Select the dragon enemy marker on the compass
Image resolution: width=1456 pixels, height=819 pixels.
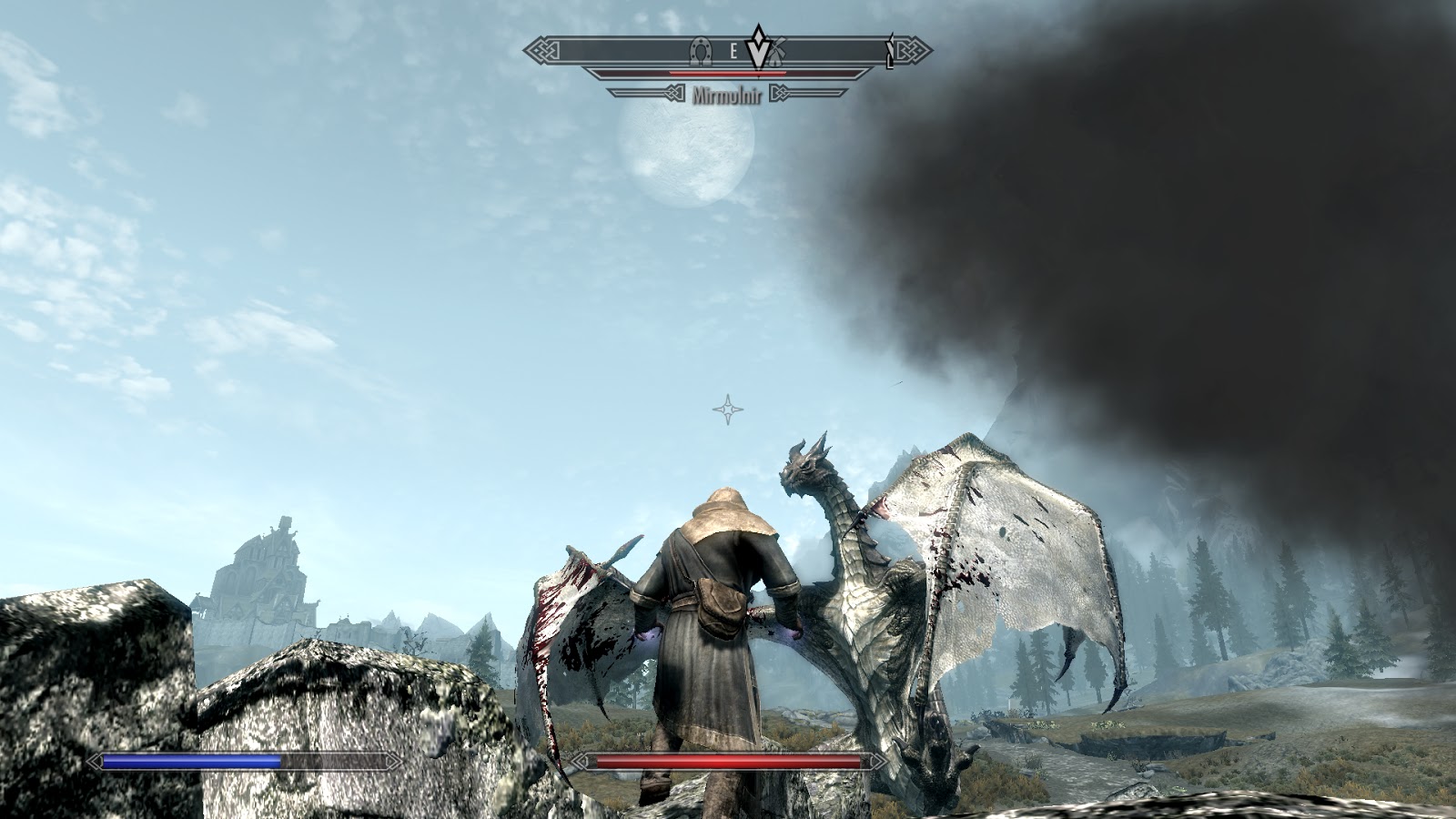coord(758,51)
